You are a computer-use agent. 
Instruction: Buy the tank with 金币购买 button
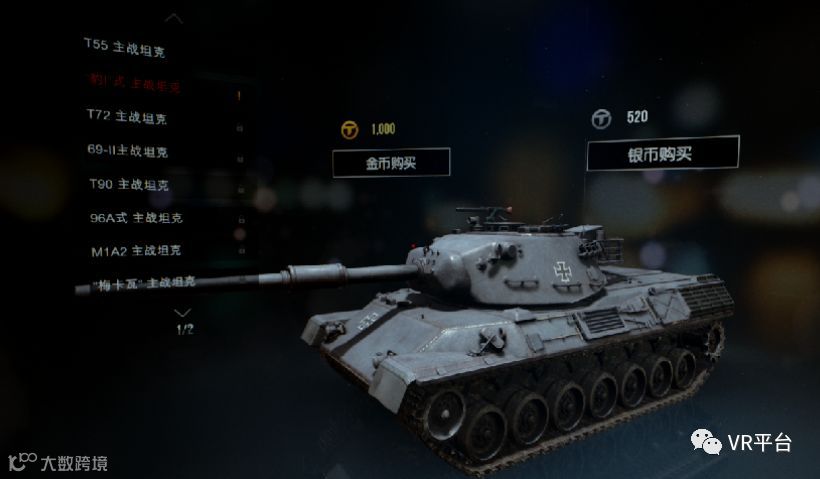391,162
